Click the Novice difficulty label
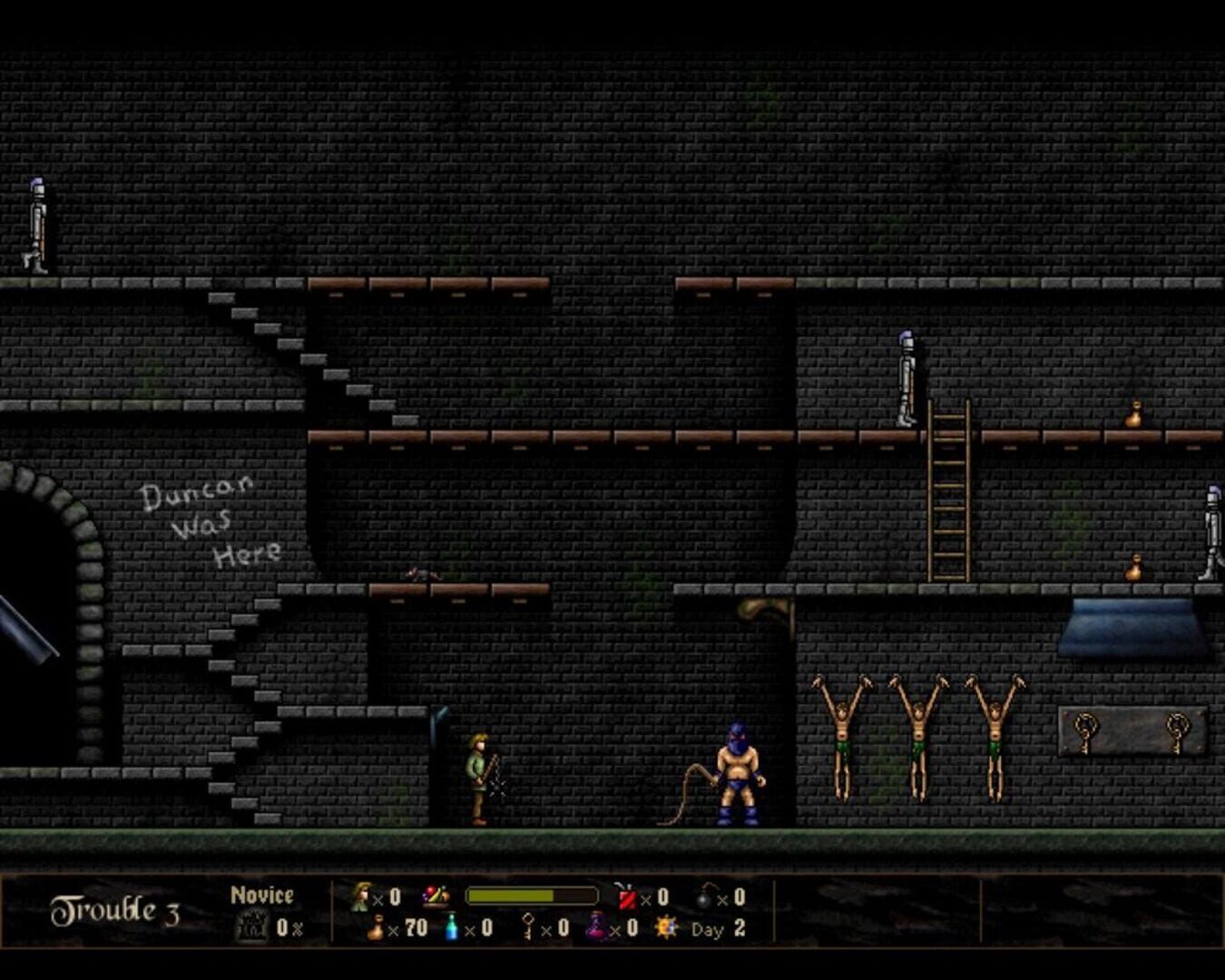Image resolution: width=1225 pixels, height=980 pixels. tap(261, 893)
